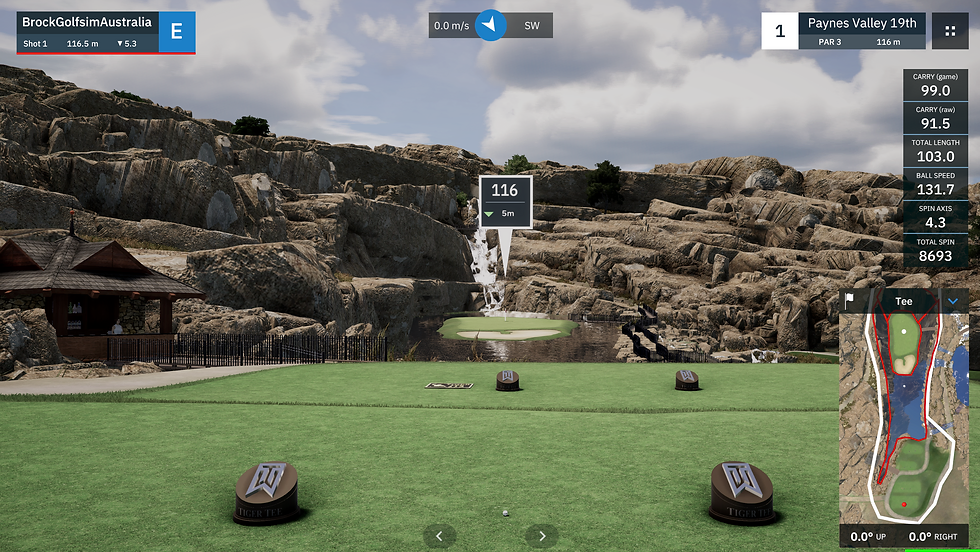Click the wind direction compass indicator
This screenshot has width=980, height=552.
pyautogui.click(x=491, y=25)
